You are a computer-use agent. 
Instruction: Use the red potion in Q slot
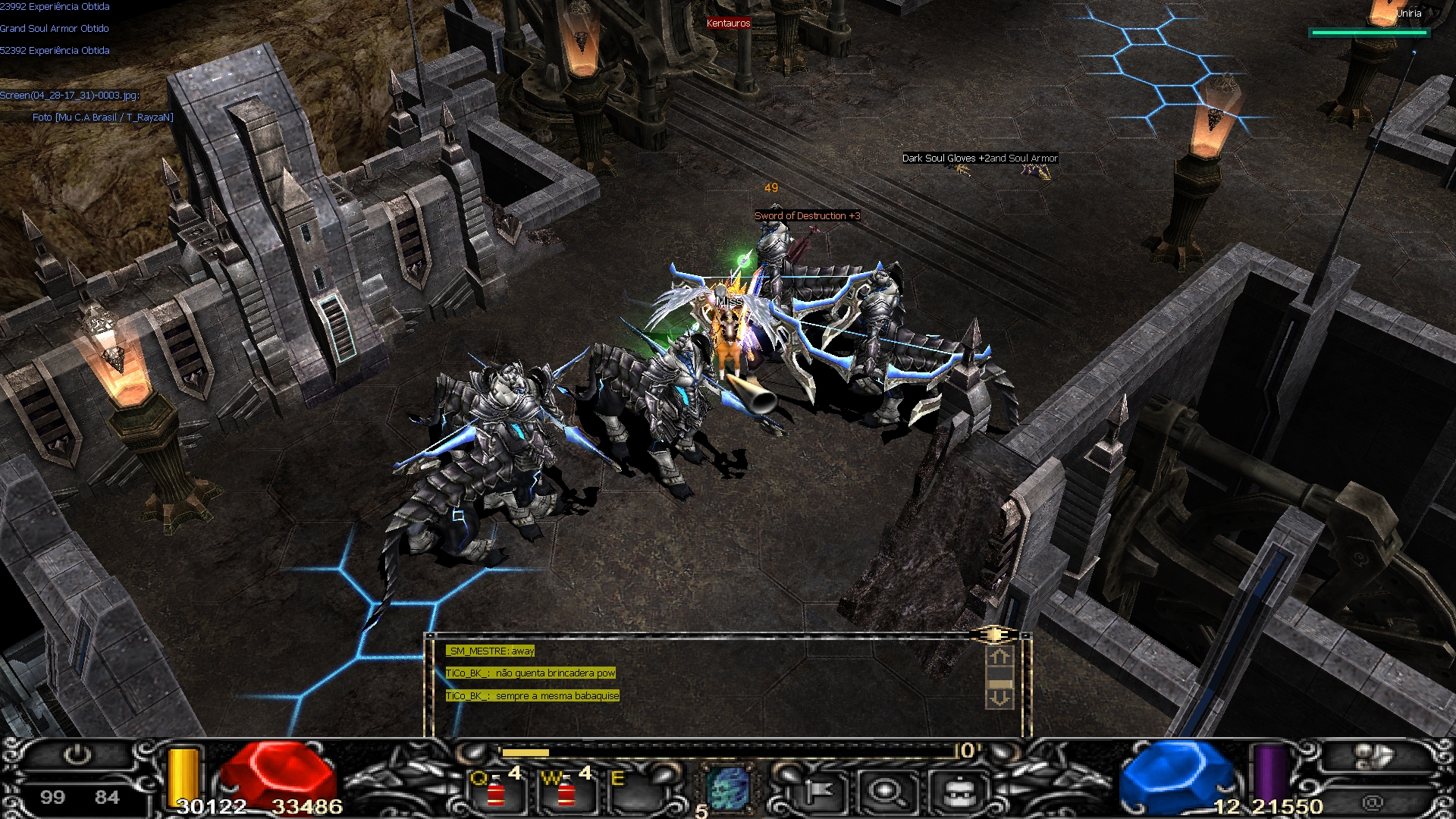(496, 793)
